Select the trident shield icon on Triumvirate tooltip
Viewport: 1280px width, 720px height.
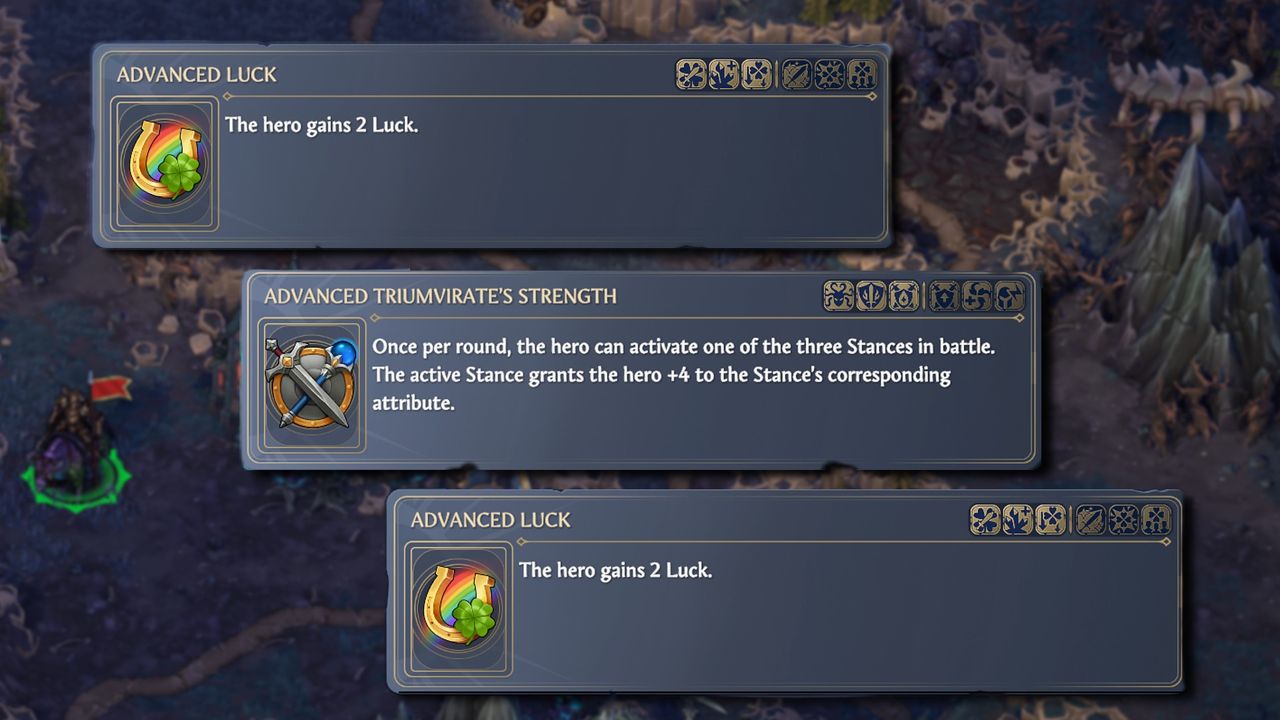(868, 295)
